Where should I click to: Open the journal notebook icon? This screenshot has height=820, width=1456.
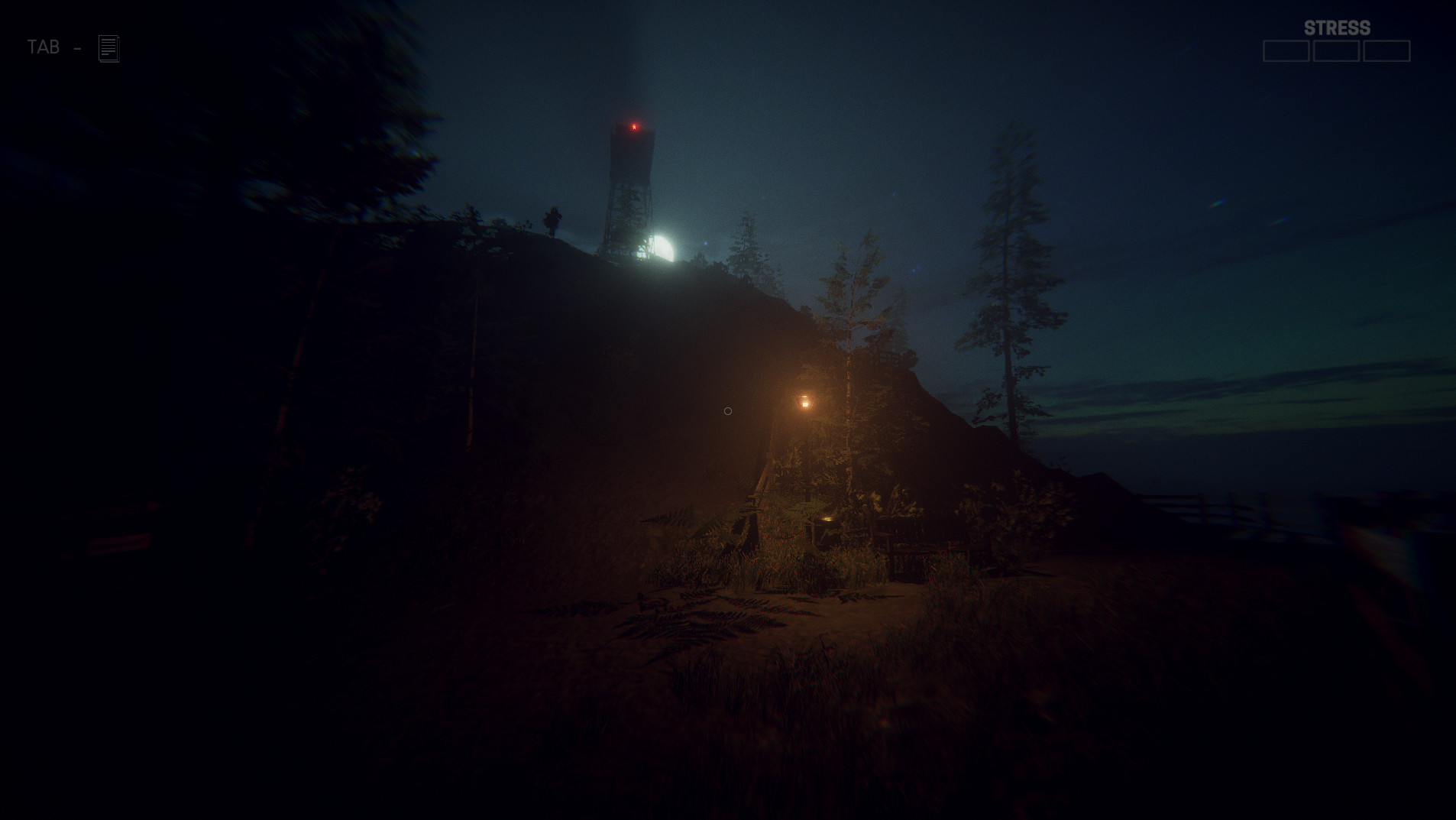point(108,48)
